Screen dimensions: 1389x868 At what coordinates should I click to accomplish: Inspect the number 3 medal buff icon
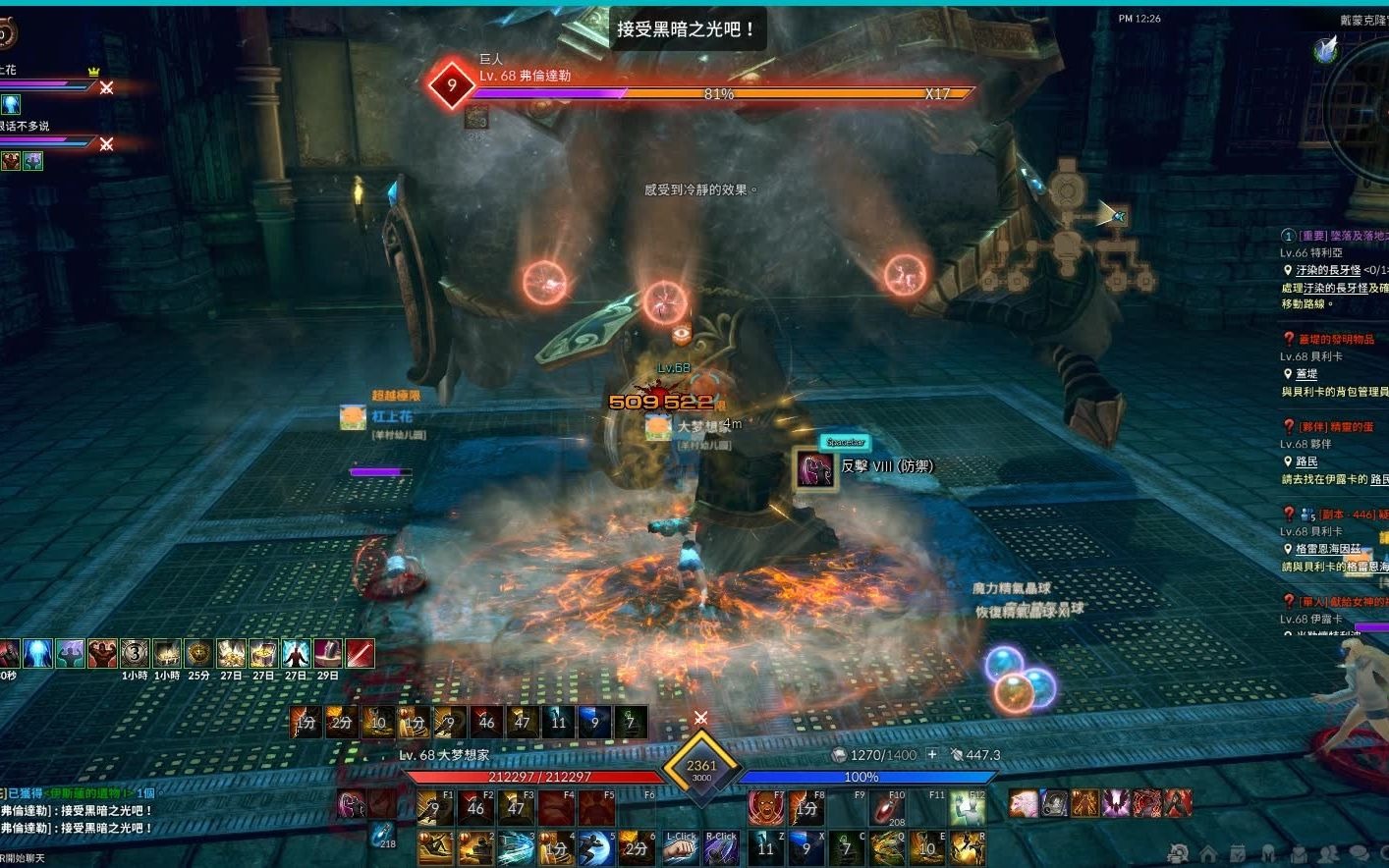tap(135, 653)
